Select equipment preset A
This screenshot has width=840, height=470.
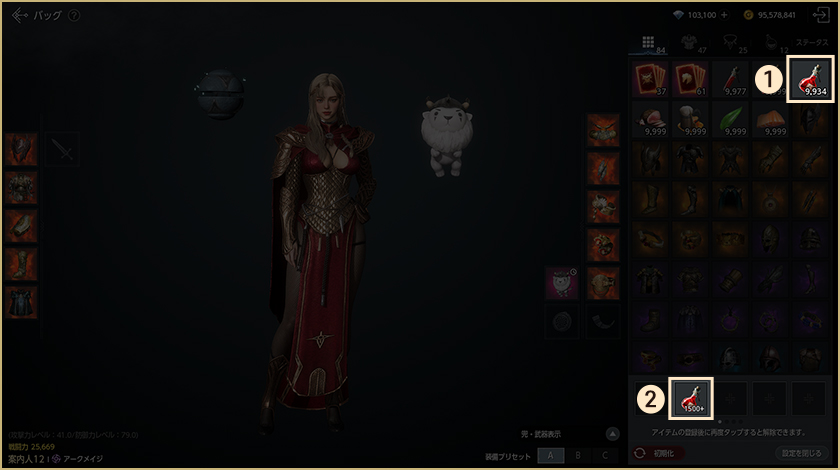550,455
